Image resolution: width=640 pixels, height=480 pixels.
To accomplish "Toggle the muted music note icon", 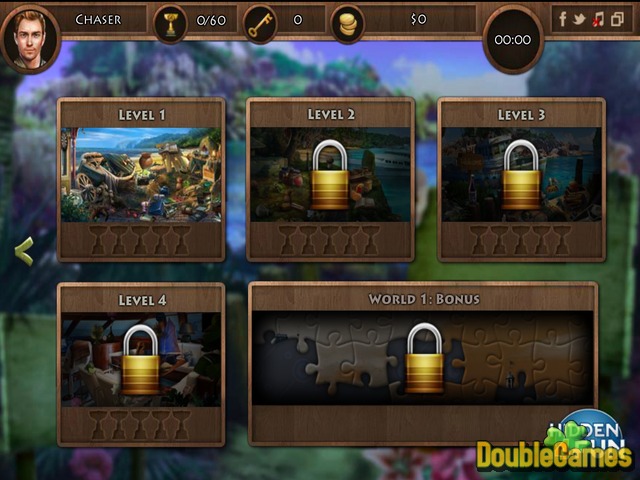I will (x=597, y=18).
